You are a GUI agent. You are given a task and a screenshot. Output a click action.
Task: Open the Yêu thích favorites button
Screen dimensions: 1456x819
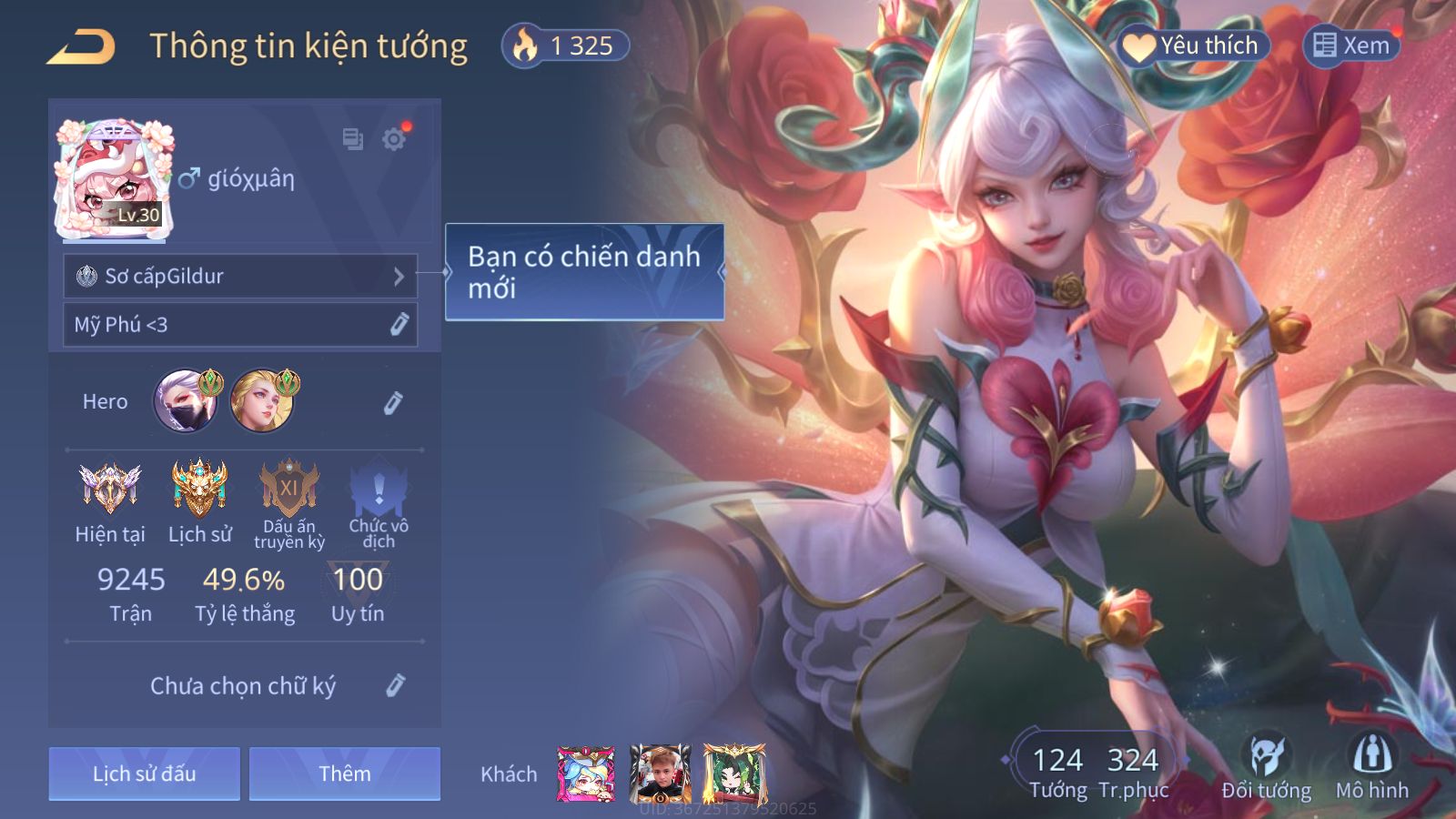click(1193, 45)
